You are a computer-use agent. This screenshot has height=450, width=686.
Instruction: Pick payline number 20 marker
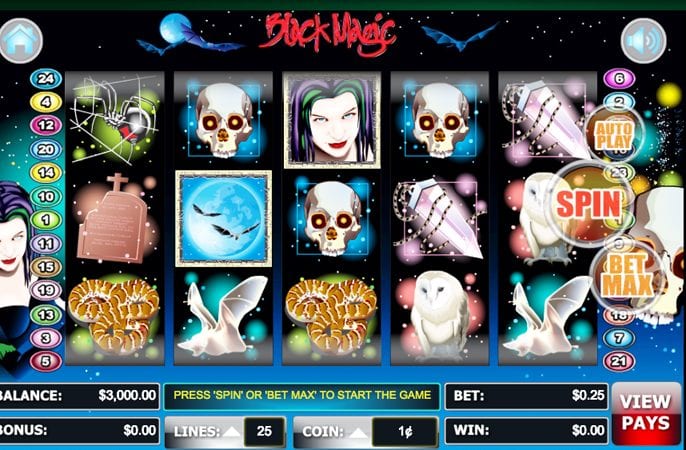[x=45, y=149]
